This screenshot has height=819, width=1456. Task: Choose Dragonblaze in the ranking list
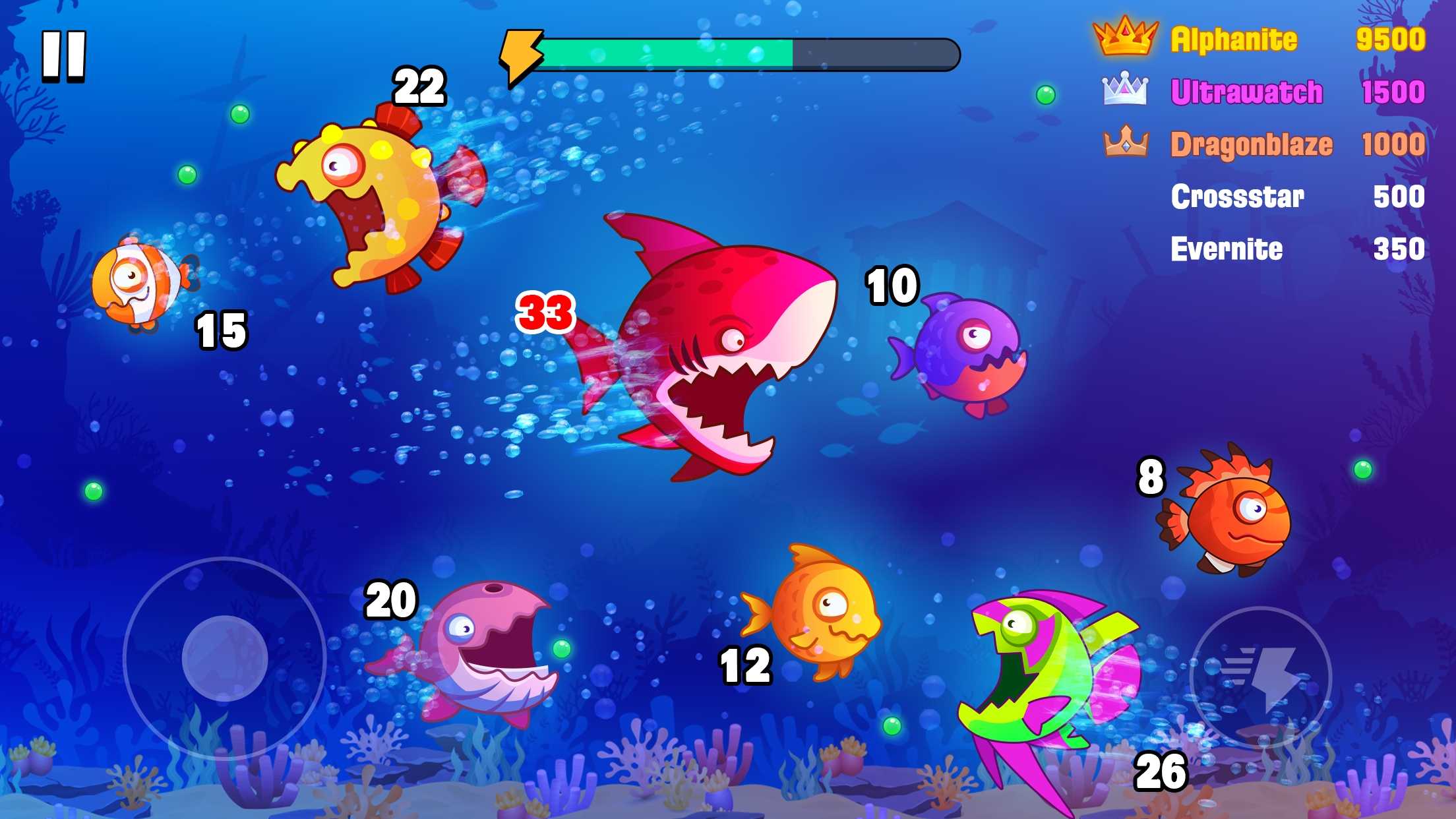click(1263, 144)
